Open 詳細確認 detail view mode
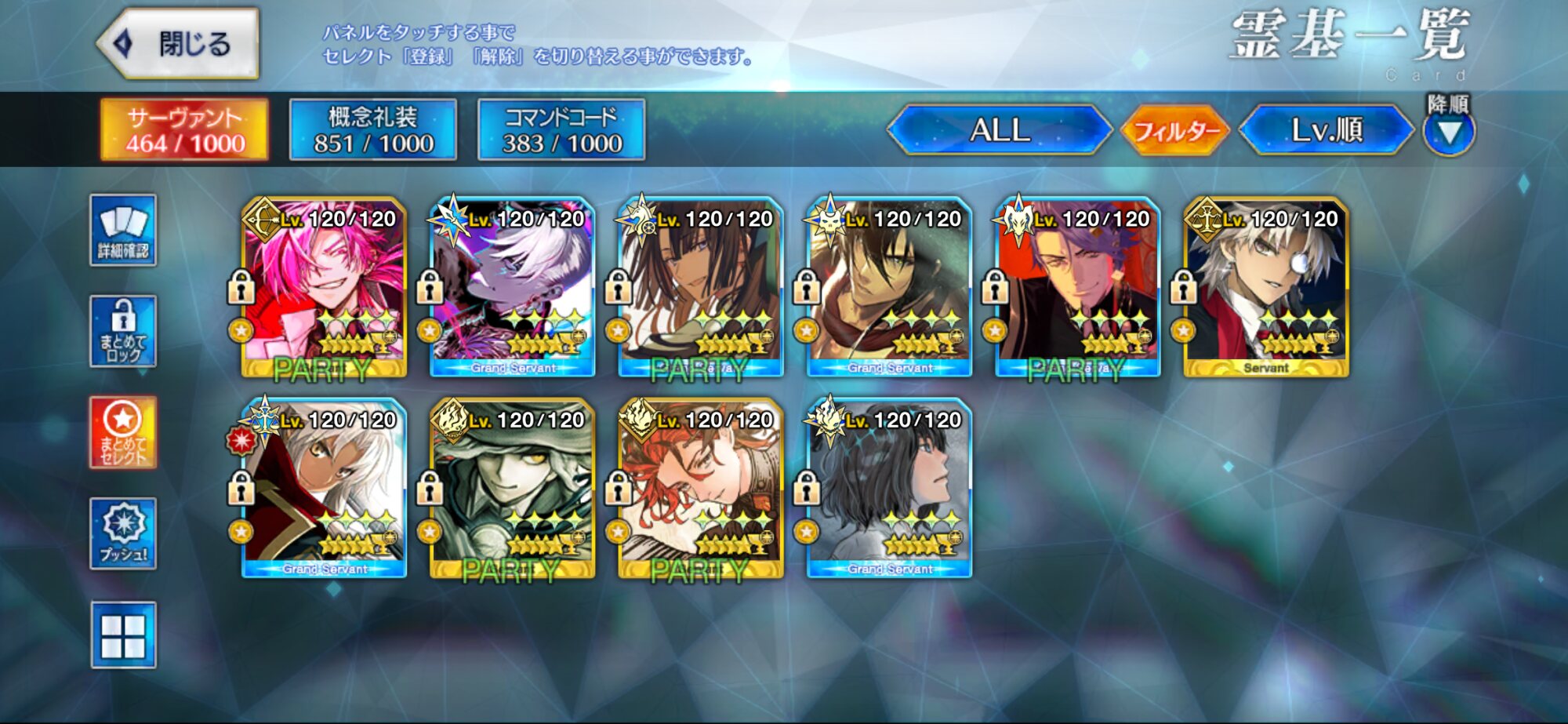Viewport: 1568px width, 724px height. click(x=123, y=231)
